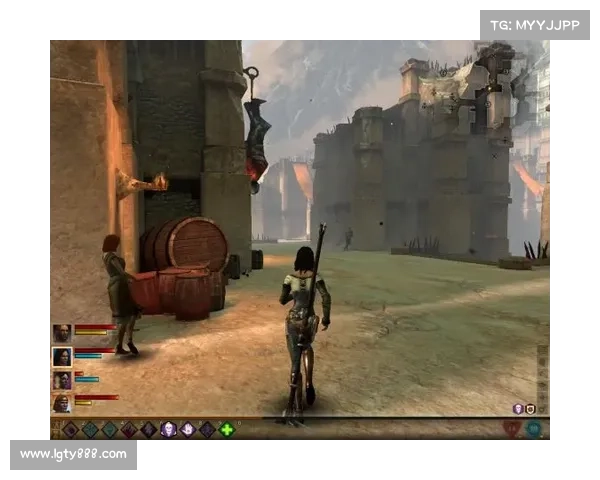Open the www.lgty888.com watermark link
The image size is (600, 480).
tap(74, 455)
